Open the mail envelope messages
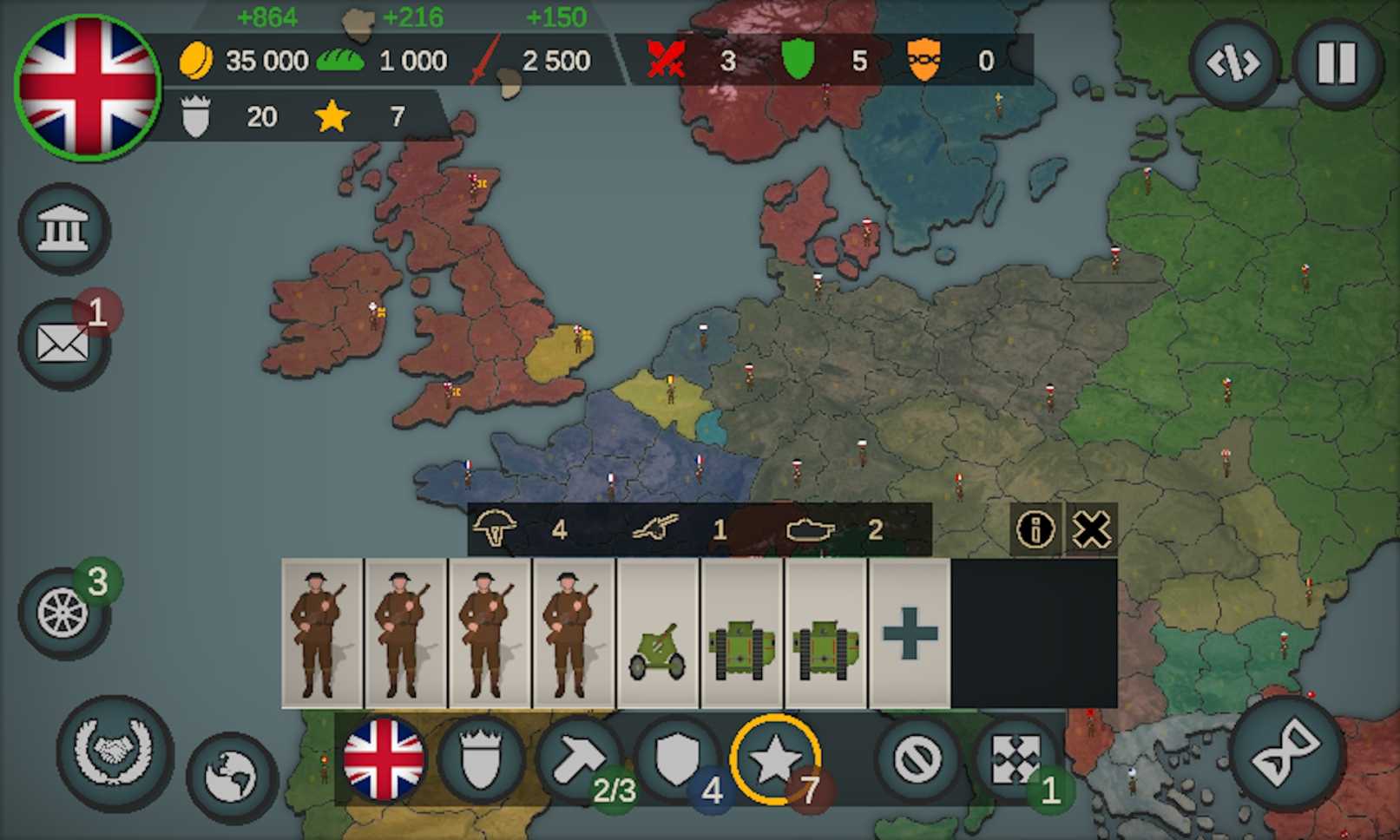This screenshot has width=1400, height=840. tap(63, 344)
